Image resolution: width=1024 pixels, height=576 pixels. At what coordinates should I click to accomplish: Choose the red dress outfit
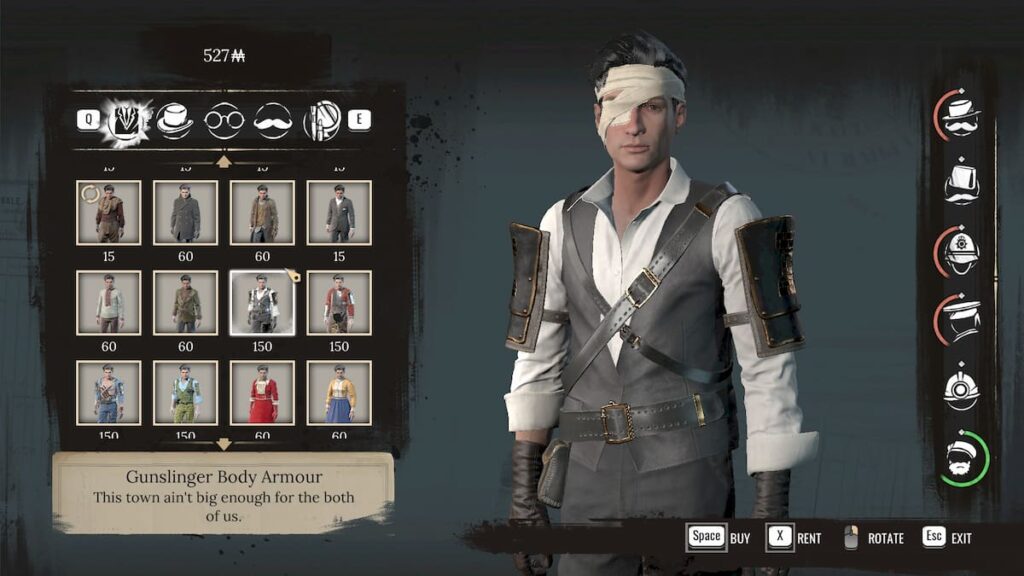click(x=262, y=392)
